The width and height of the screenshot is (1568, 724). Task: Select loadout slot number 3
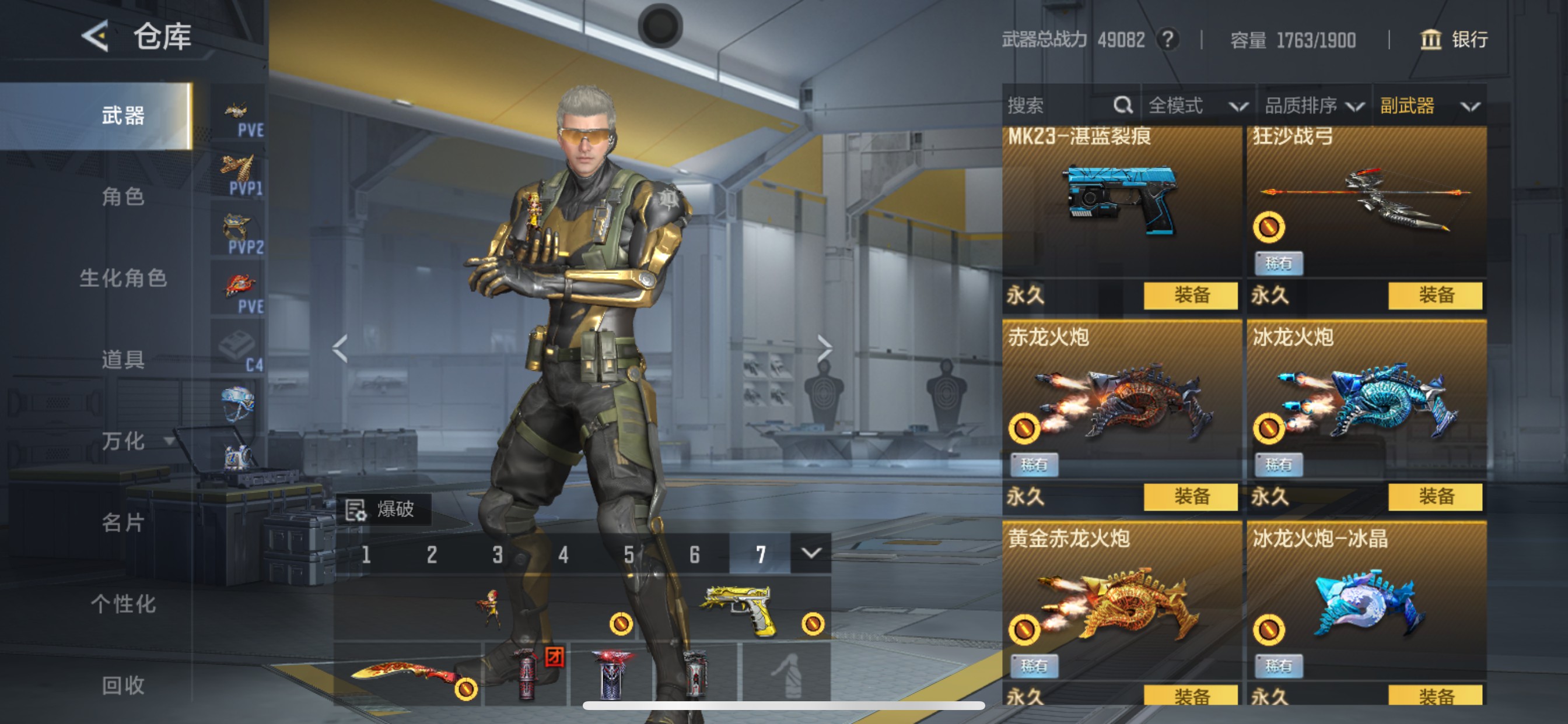498,554
